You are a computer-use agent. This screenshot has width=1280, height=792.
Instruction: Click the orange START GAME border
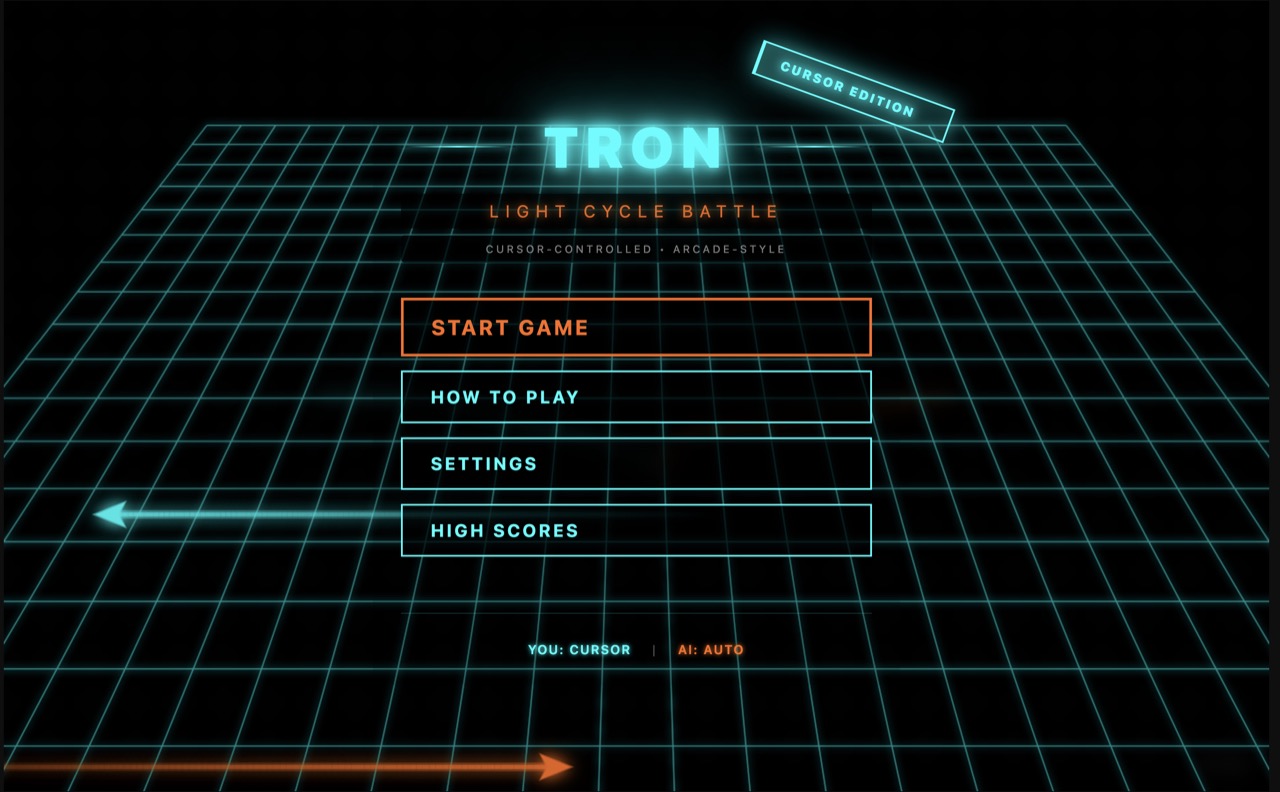(x=636, y=301)
